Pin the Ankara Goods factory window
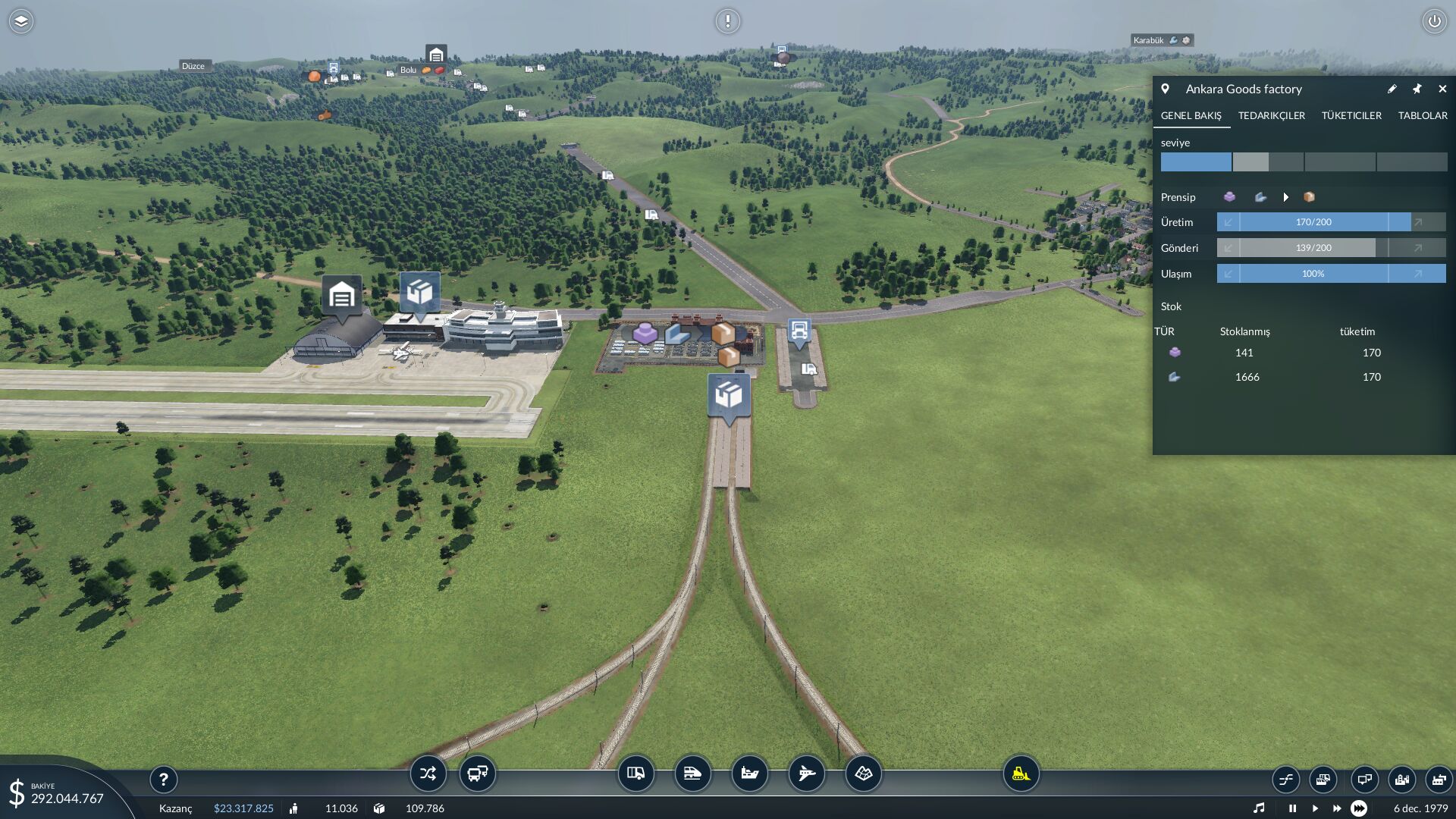 coord(1417,89)
